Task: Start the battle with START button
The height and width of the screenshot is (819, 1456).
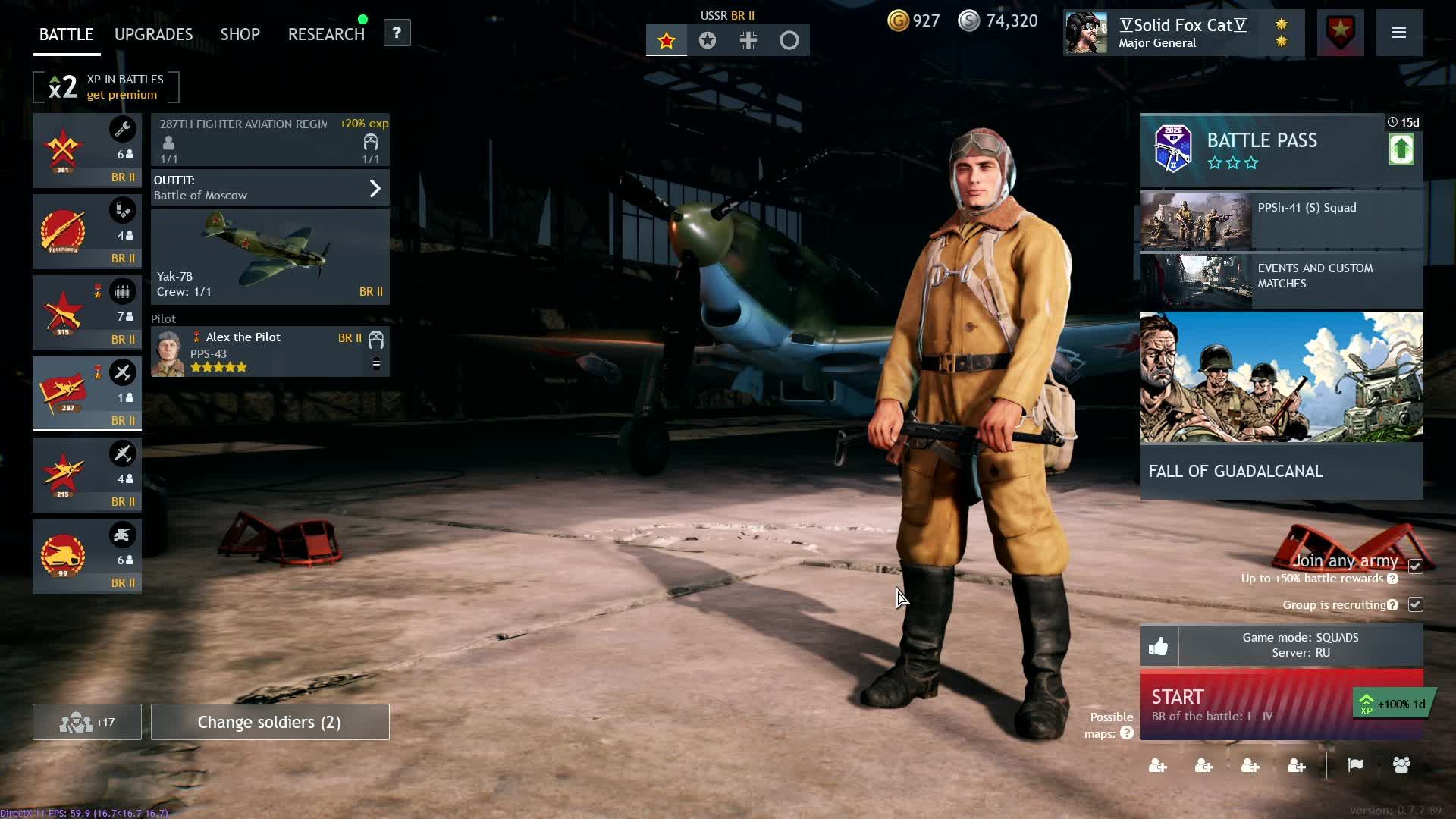Action: (1244, 704)
